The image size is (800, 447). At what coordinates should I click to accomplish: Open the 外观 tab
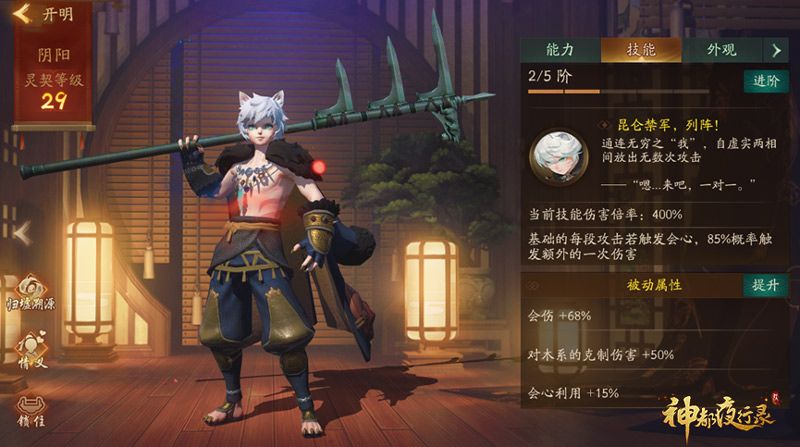tap(720, 50)
